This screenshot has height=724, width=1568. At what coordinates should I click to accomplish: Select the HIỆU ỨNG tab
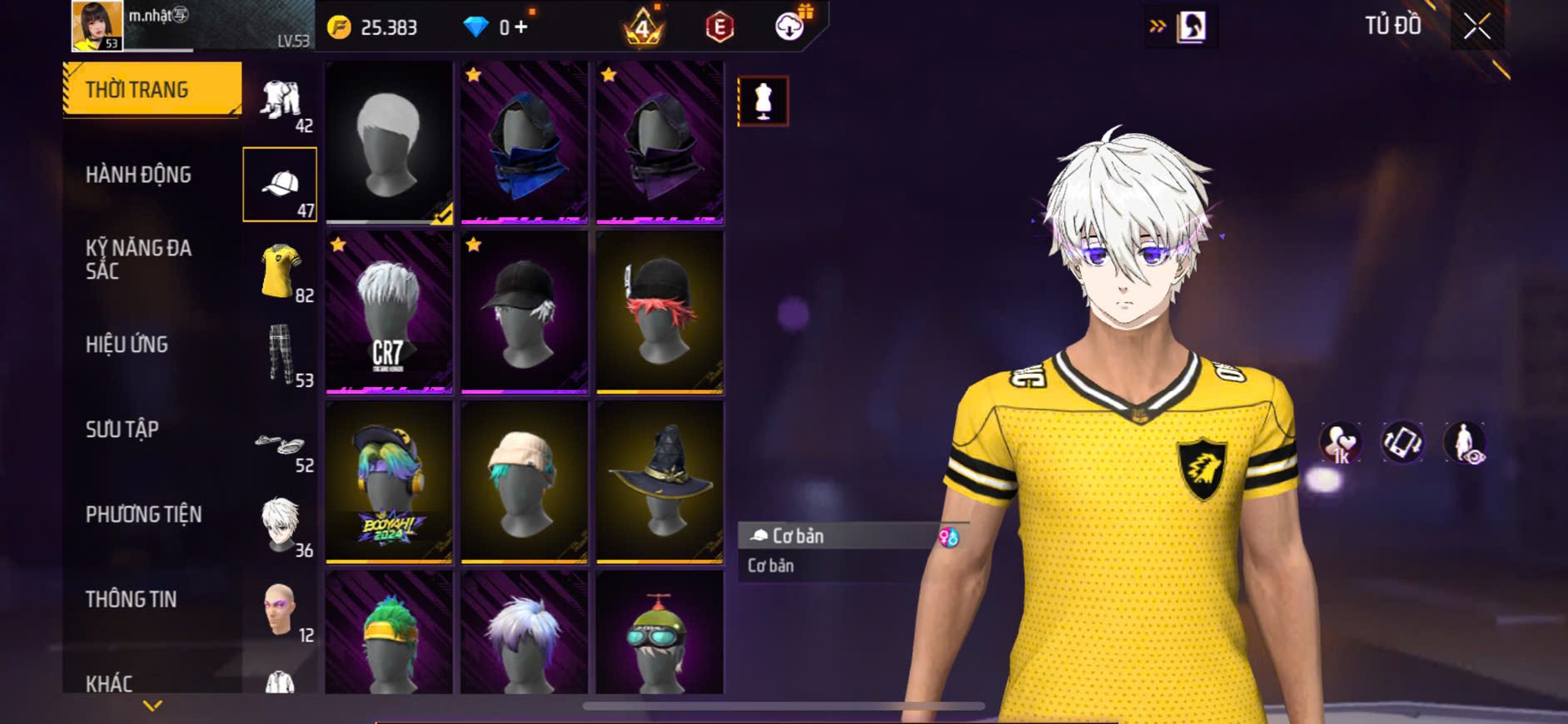pyautogui.click(x=127, y=345)
